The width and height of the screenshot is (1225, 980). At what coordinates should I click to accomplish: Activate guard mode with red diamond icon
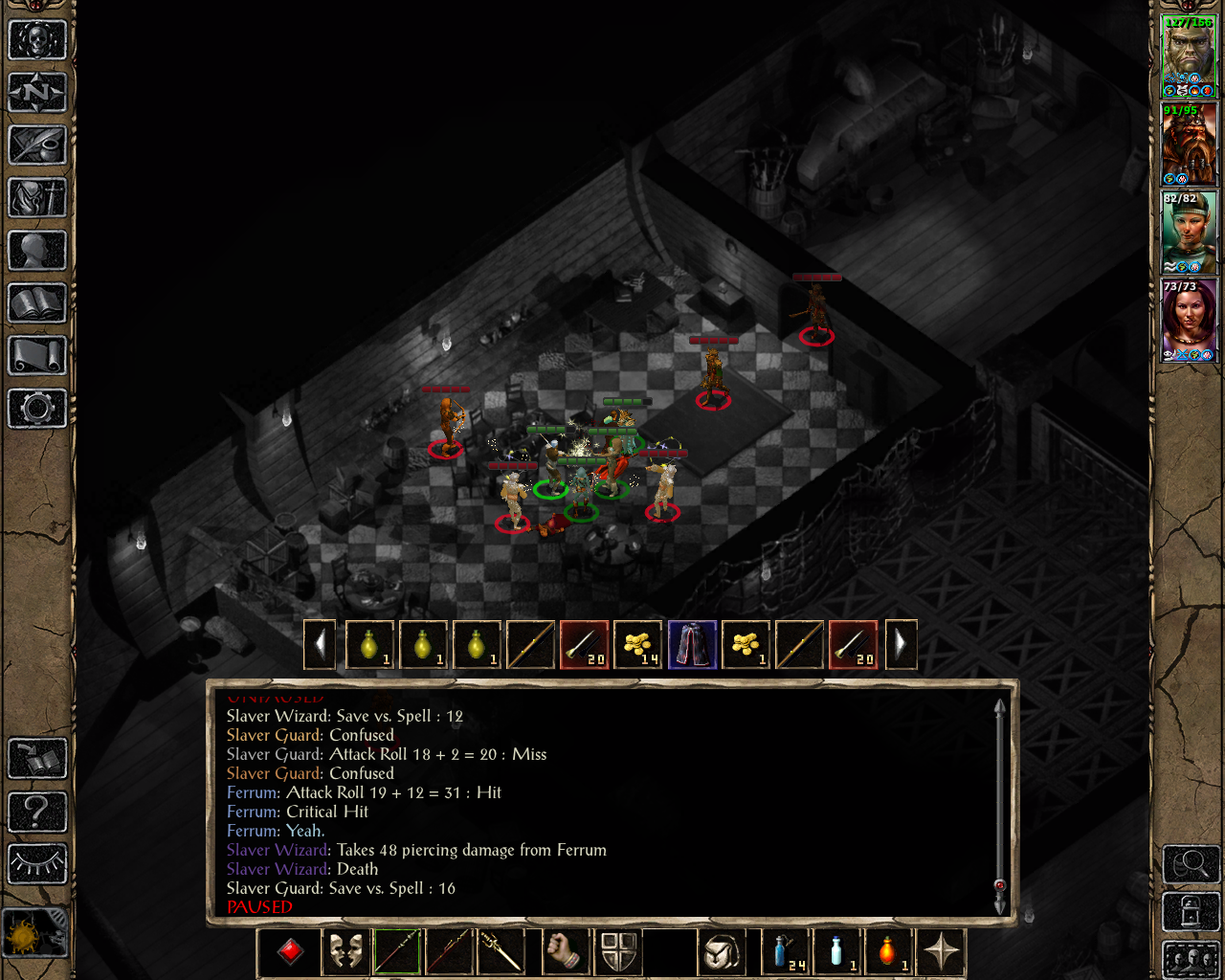point(289,952)
